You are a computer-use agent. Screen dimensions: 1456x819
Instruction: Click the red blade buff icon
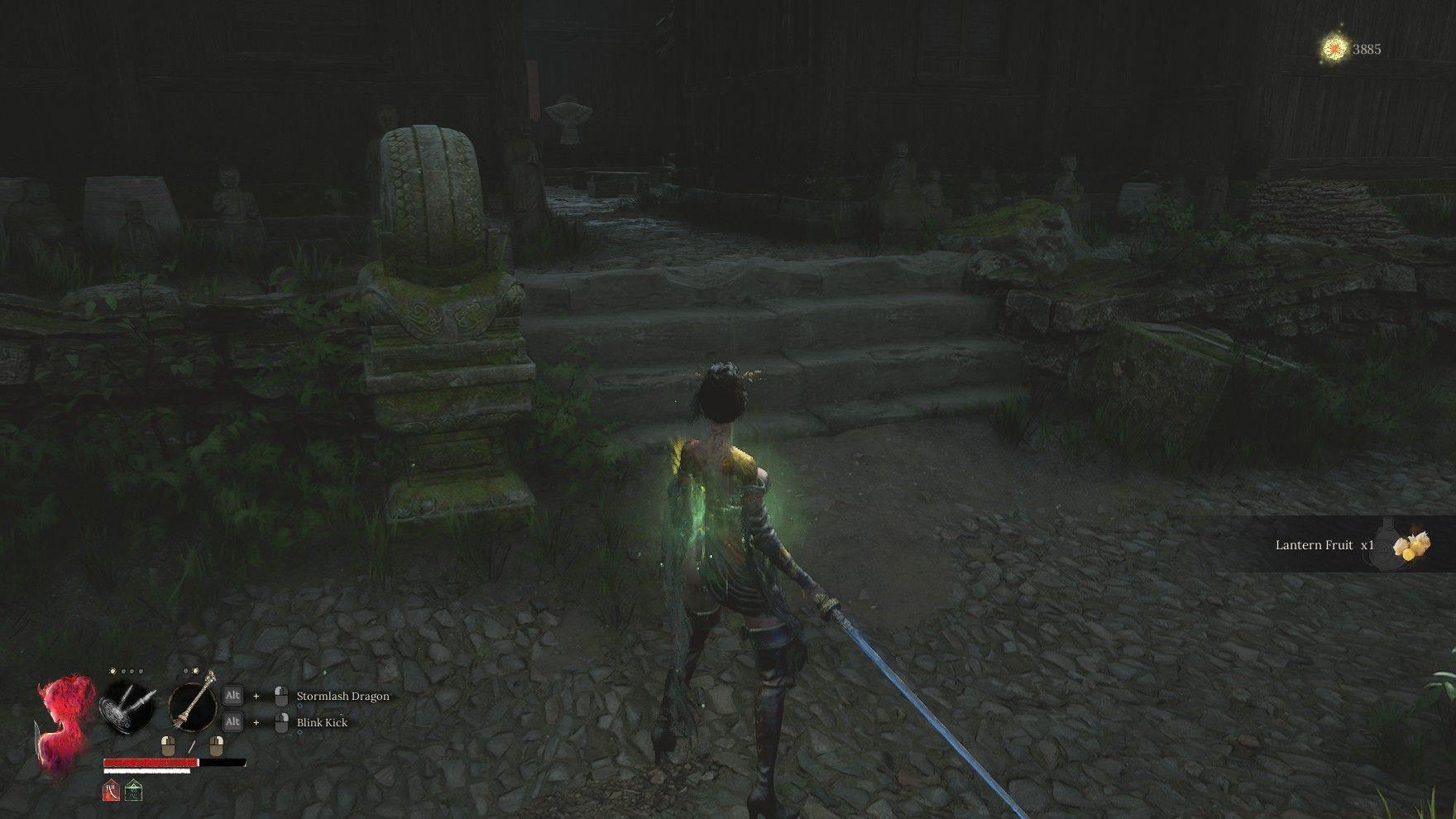tap(111, 789)
